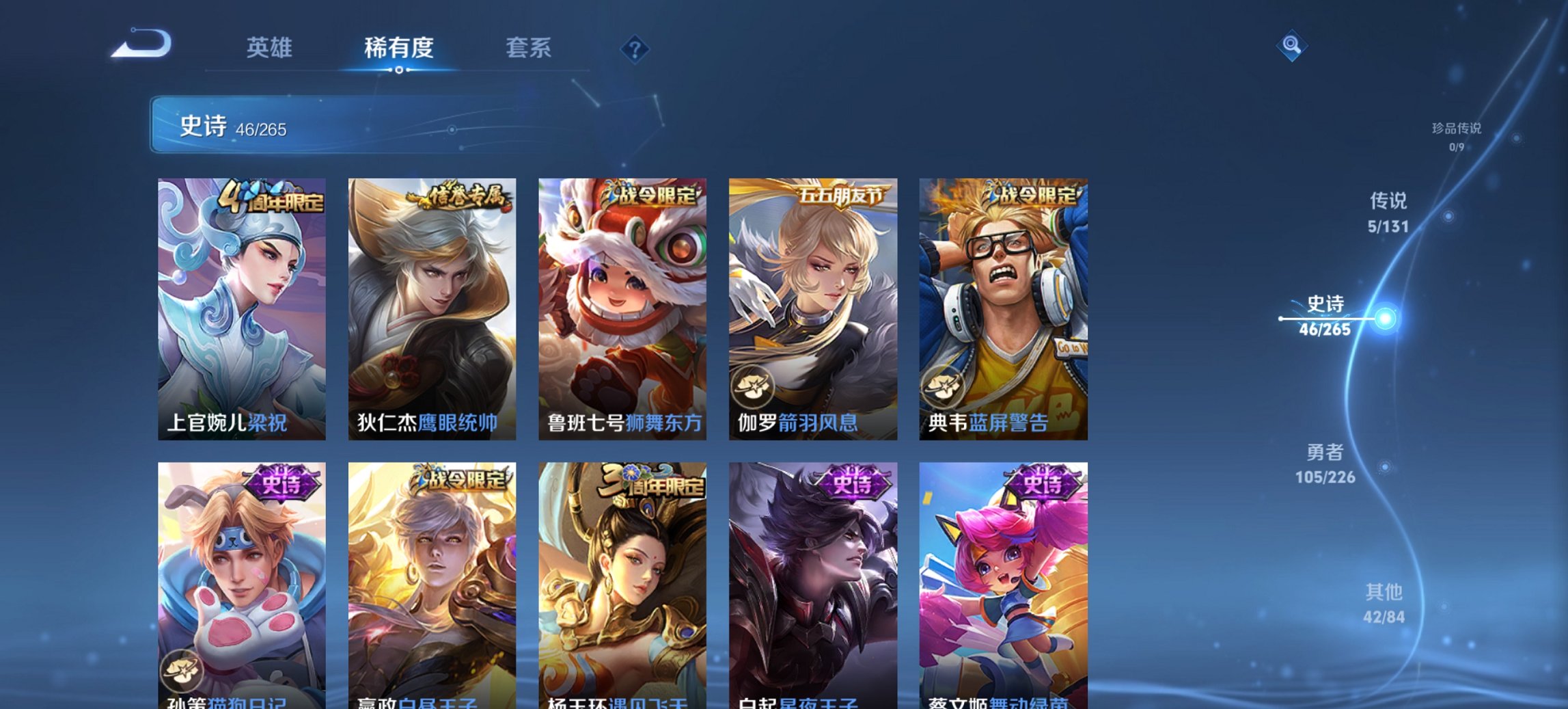The height and width of the screenshot is (709, 1568).
Task: Open the help question mark icon
Action: point(632,48)
